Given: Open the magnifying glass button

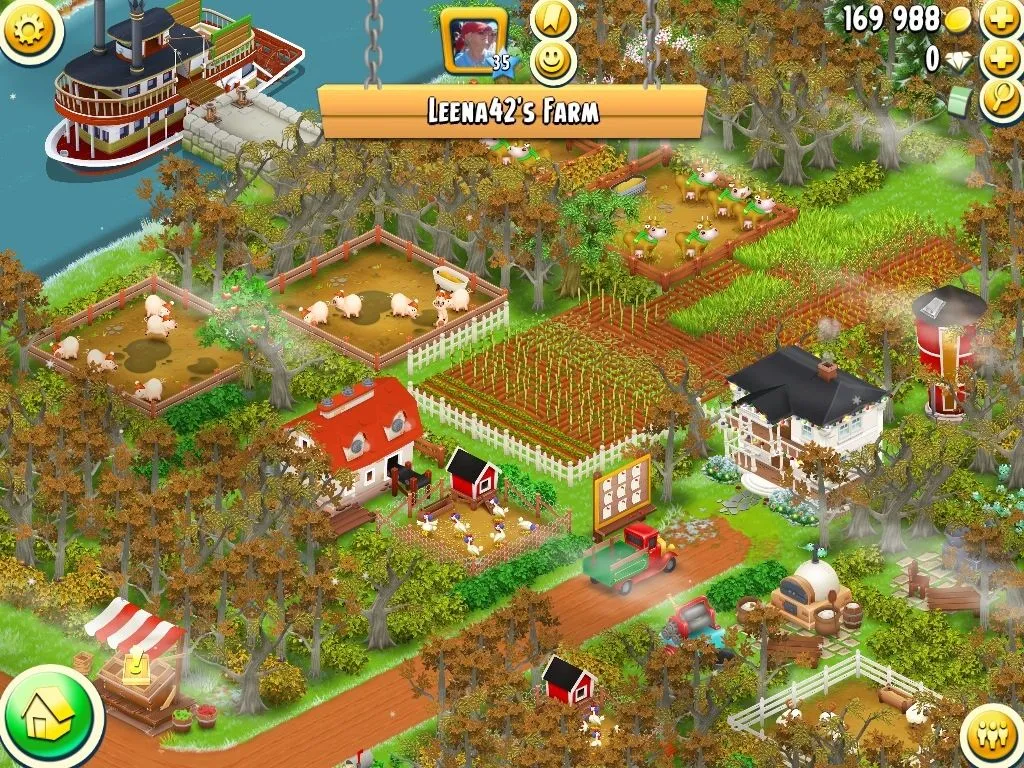Looking at the screenshot, I should (x=1001, y=100).
